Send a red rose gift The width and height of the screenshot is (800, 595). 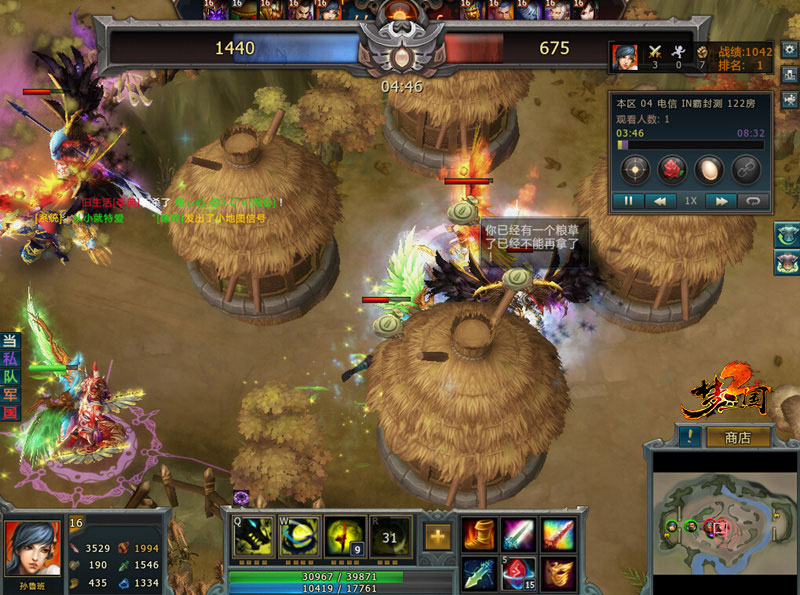[x=671, y=169]
